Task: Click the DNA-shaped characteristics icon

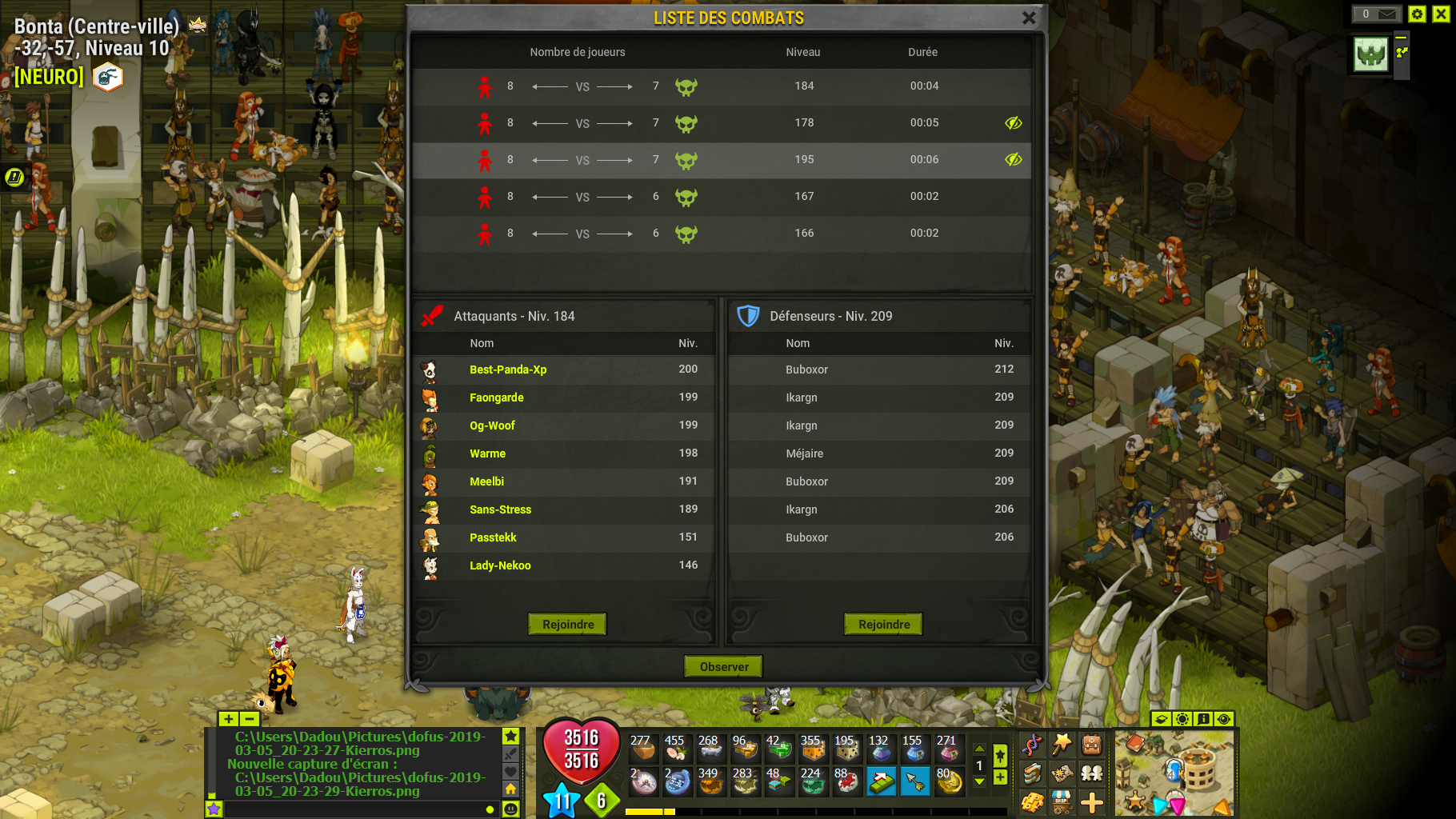Action: 1033,745
